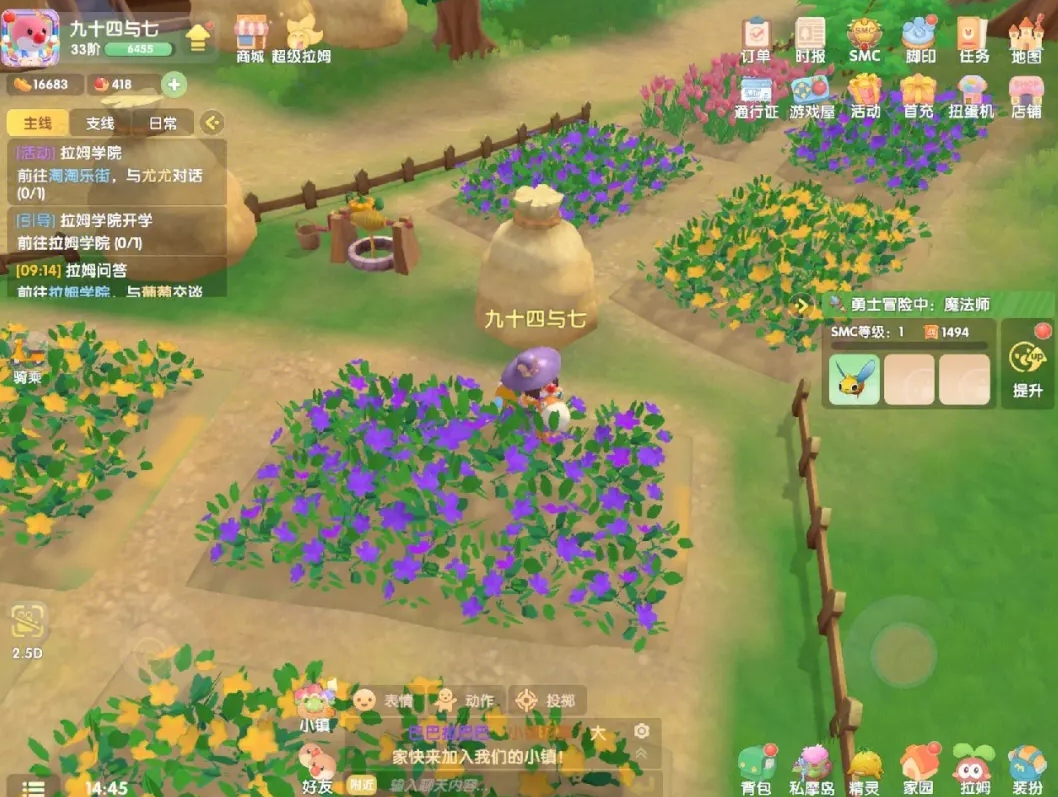Open the 表情 emote panel
This screenshot has width=1058, height=797.
pyautogui.click(x=384, y=700)
